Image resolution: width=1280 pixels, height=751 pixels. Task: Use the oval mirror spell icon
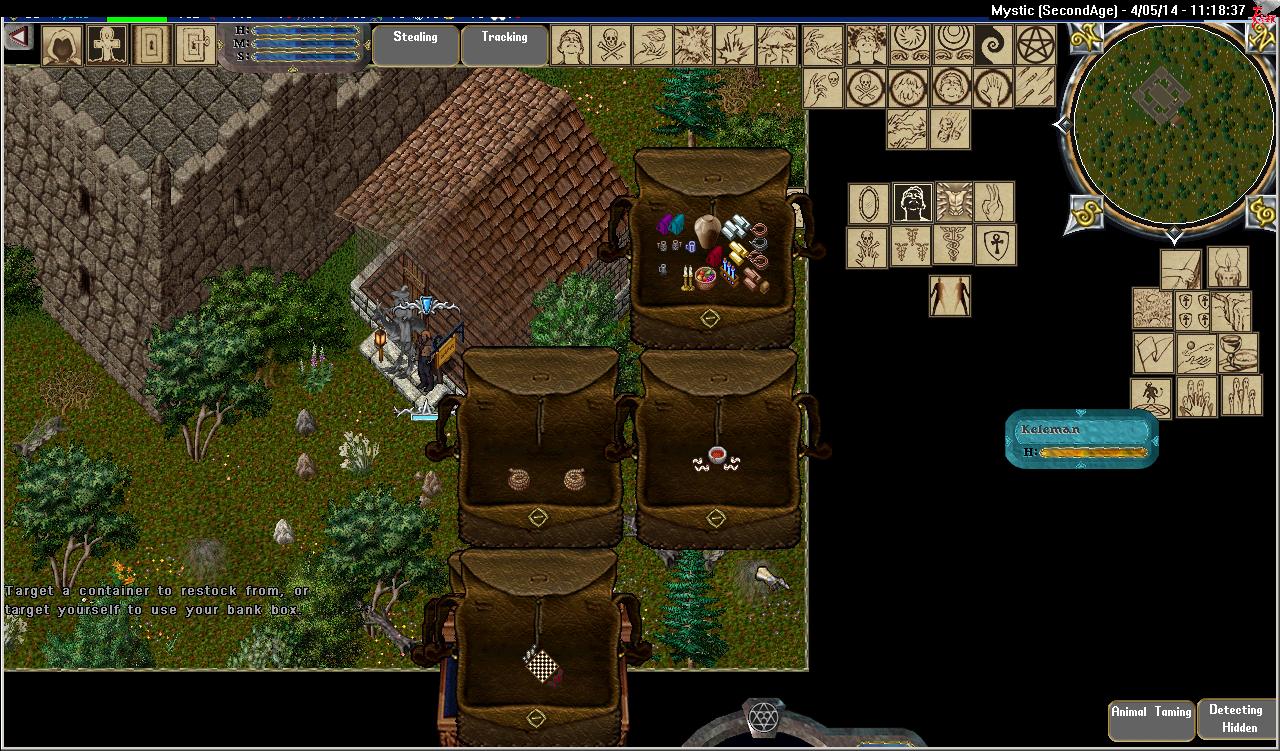(x=869, y=203)
